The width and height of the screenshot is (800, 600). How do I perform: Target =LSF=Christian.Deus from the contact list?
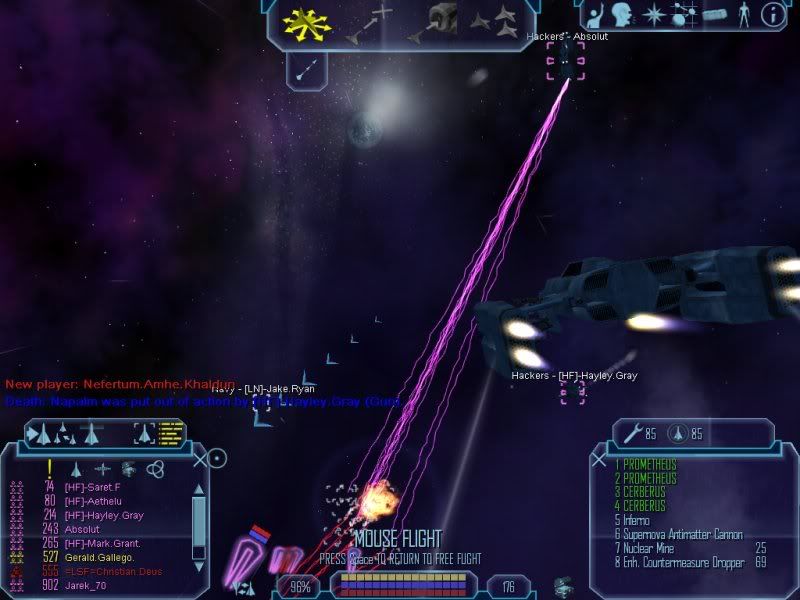click(x=102, y=571)
